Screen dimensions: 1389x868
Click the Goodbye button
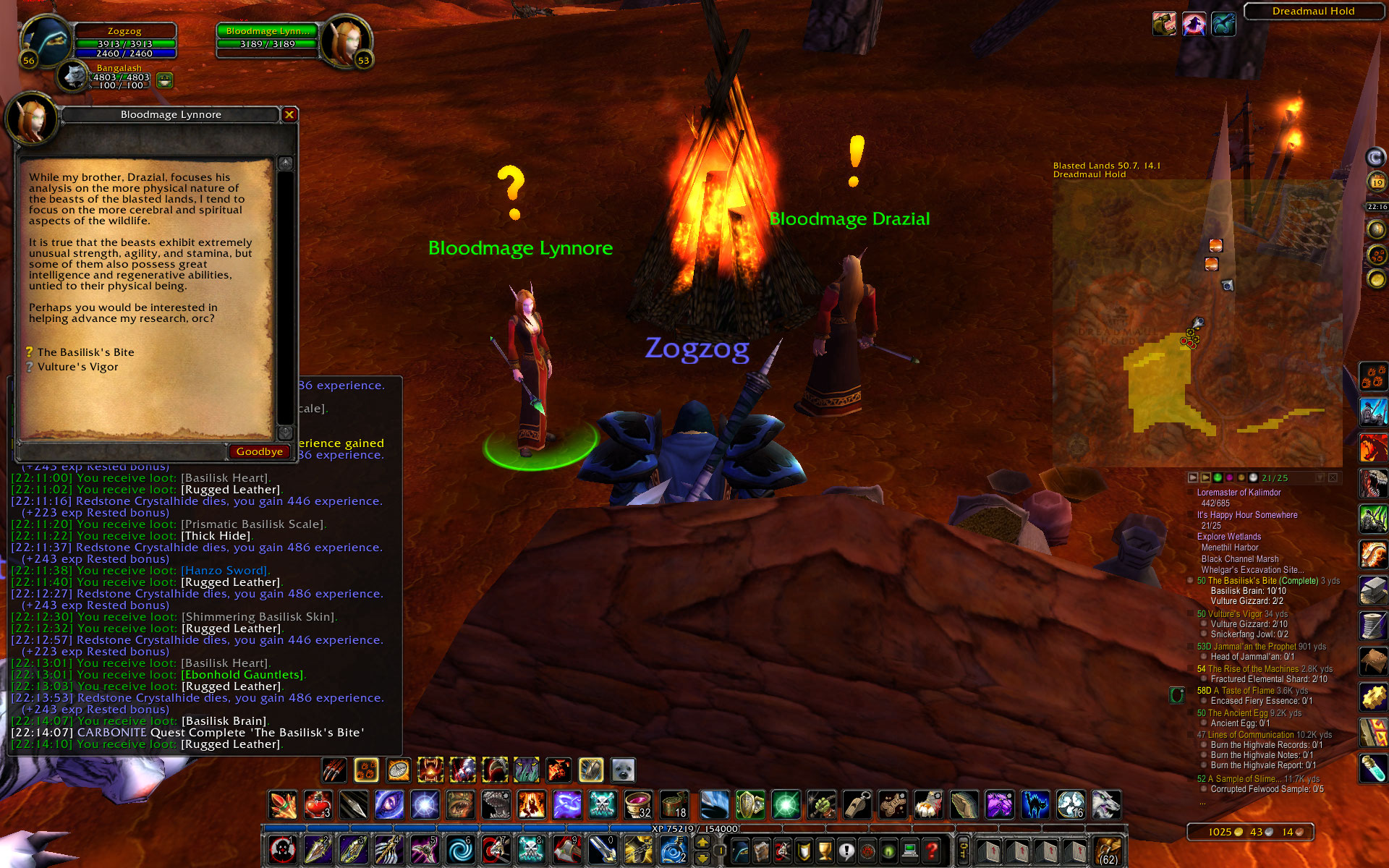(258, 451)
